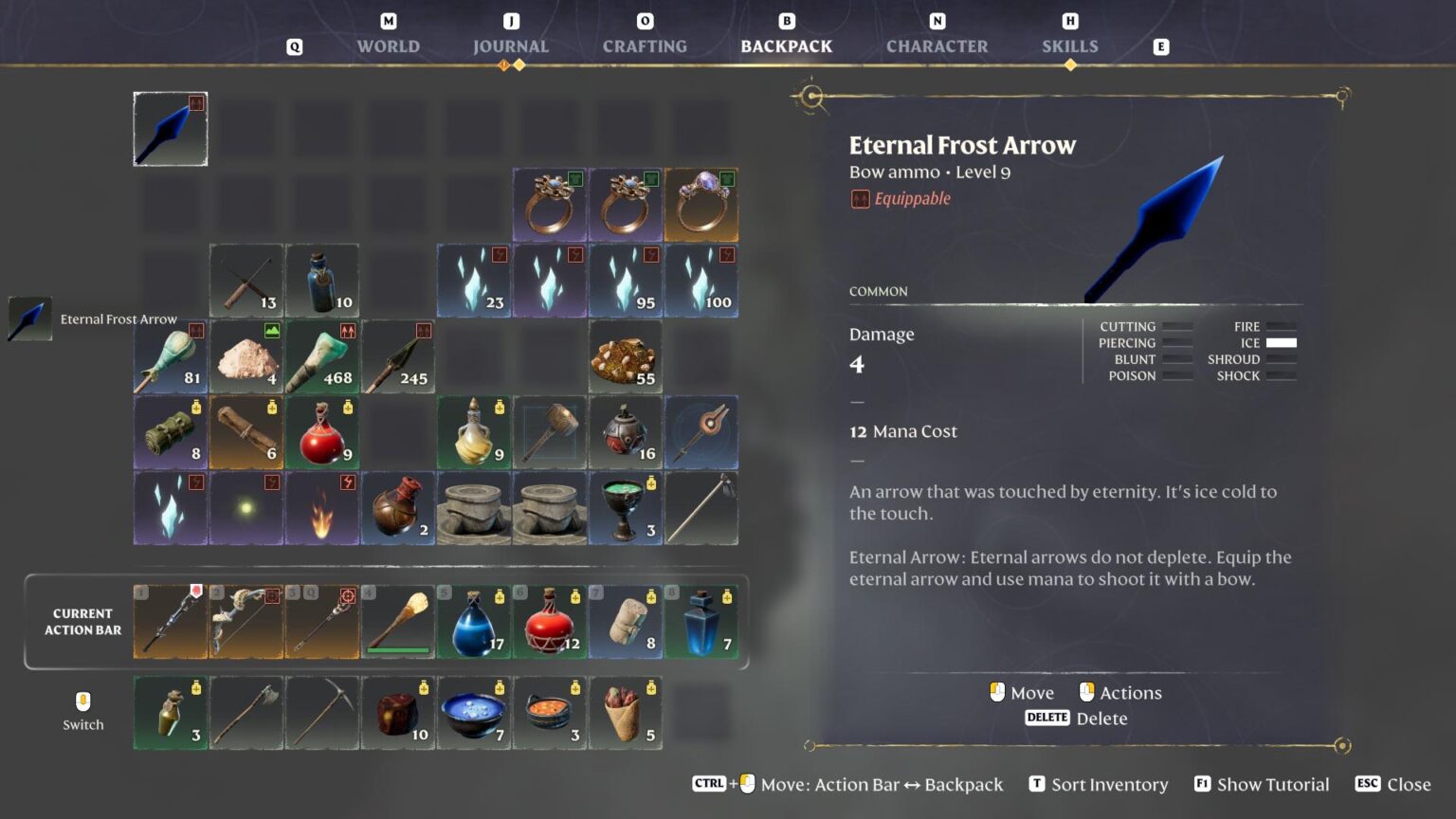Select the purple gemstone ring in the backpack
The height and width of the screenshot is (819, 1456).
(x=701, y=204)
